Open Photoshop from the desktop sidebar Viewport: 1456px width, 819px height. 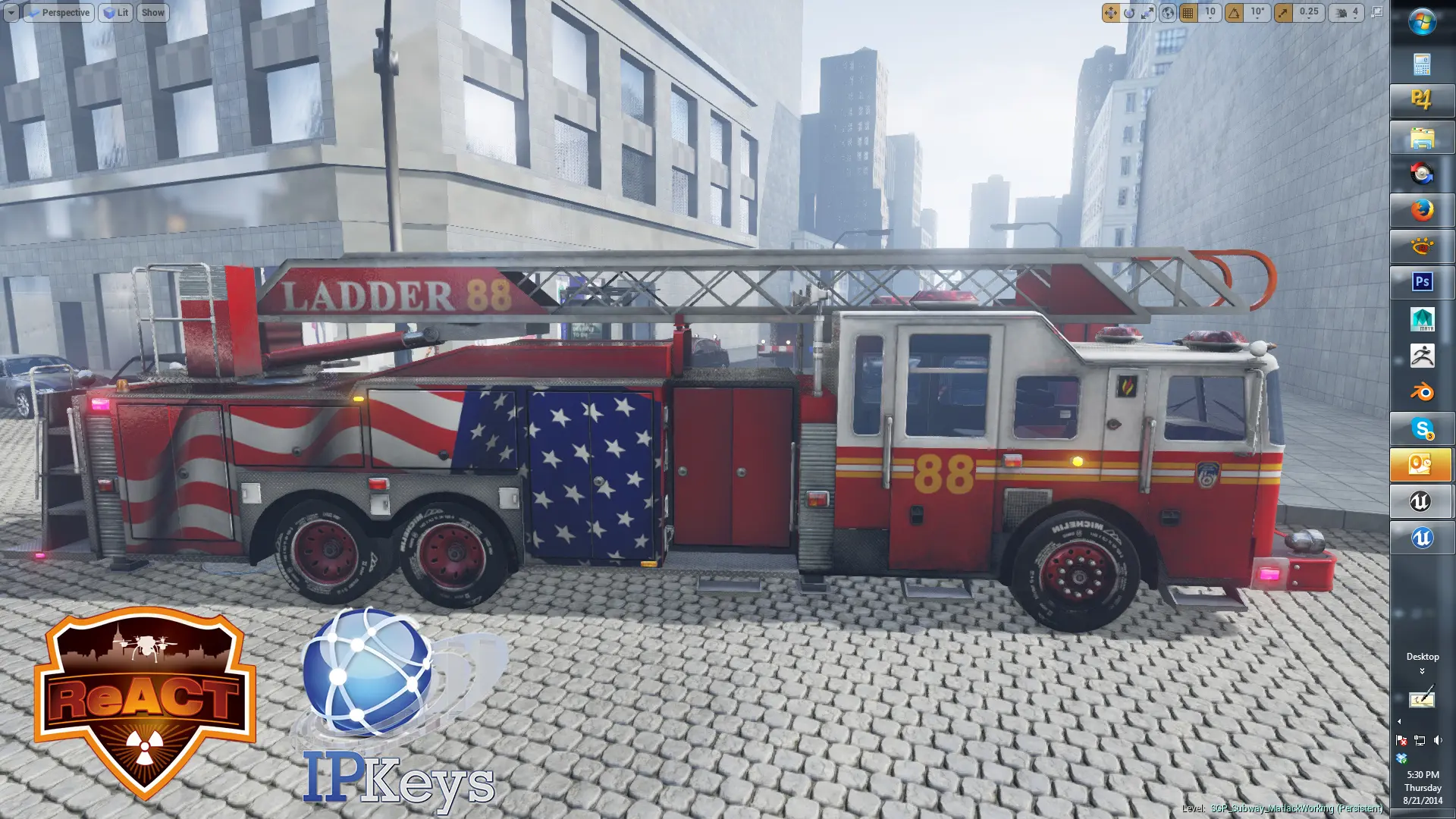(1422, 282)
